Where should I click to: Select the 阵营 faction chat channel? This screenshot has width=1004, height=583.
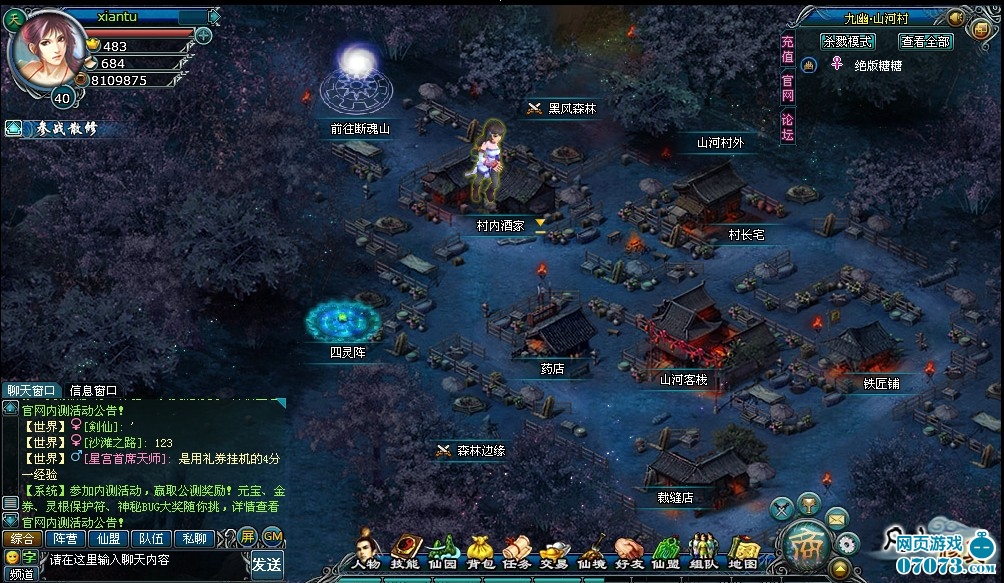(x=65, y=538)
